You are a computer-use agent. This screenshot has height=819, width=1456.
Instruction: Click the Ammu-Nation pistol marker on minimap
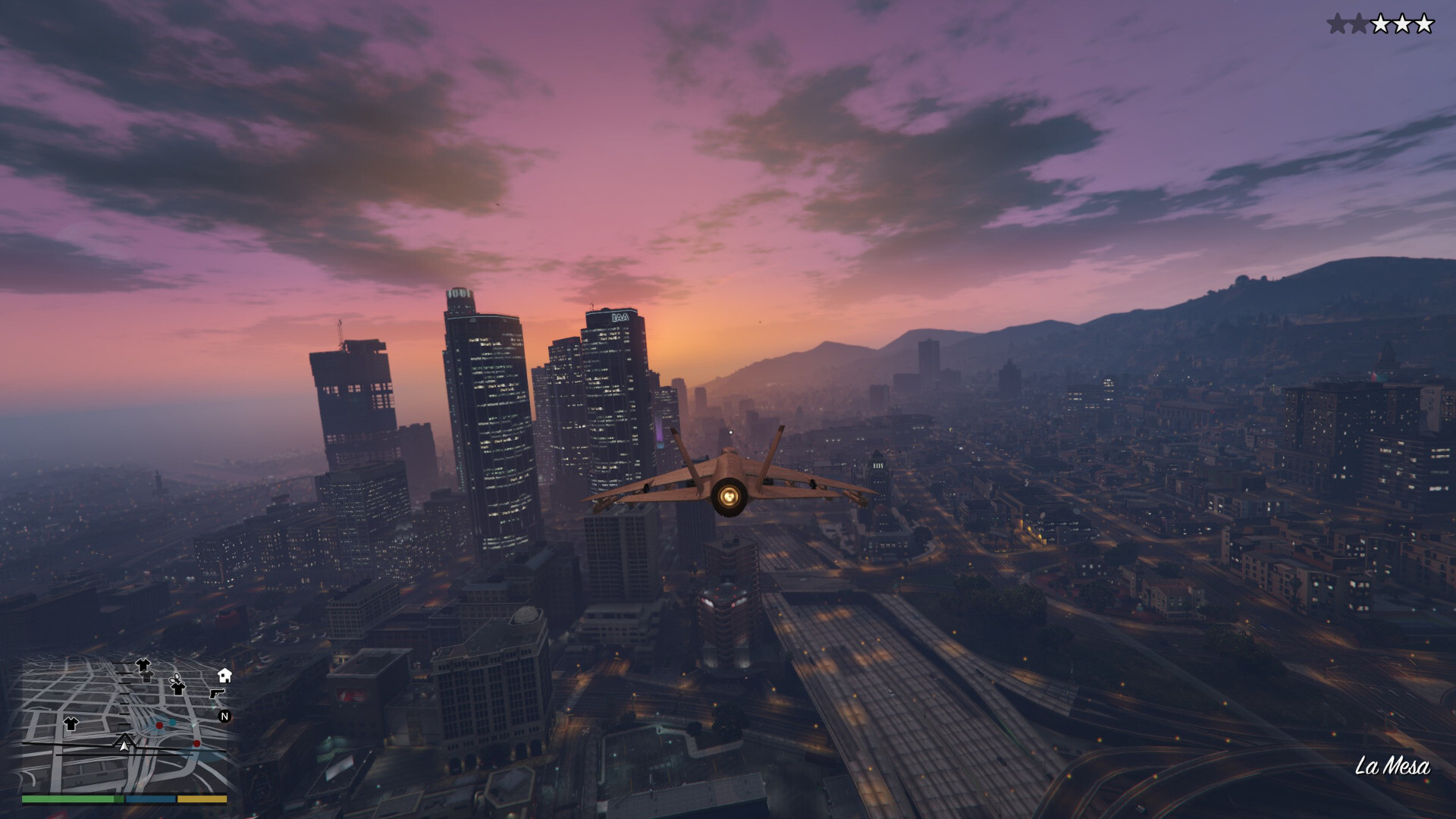tap(217, 693)
